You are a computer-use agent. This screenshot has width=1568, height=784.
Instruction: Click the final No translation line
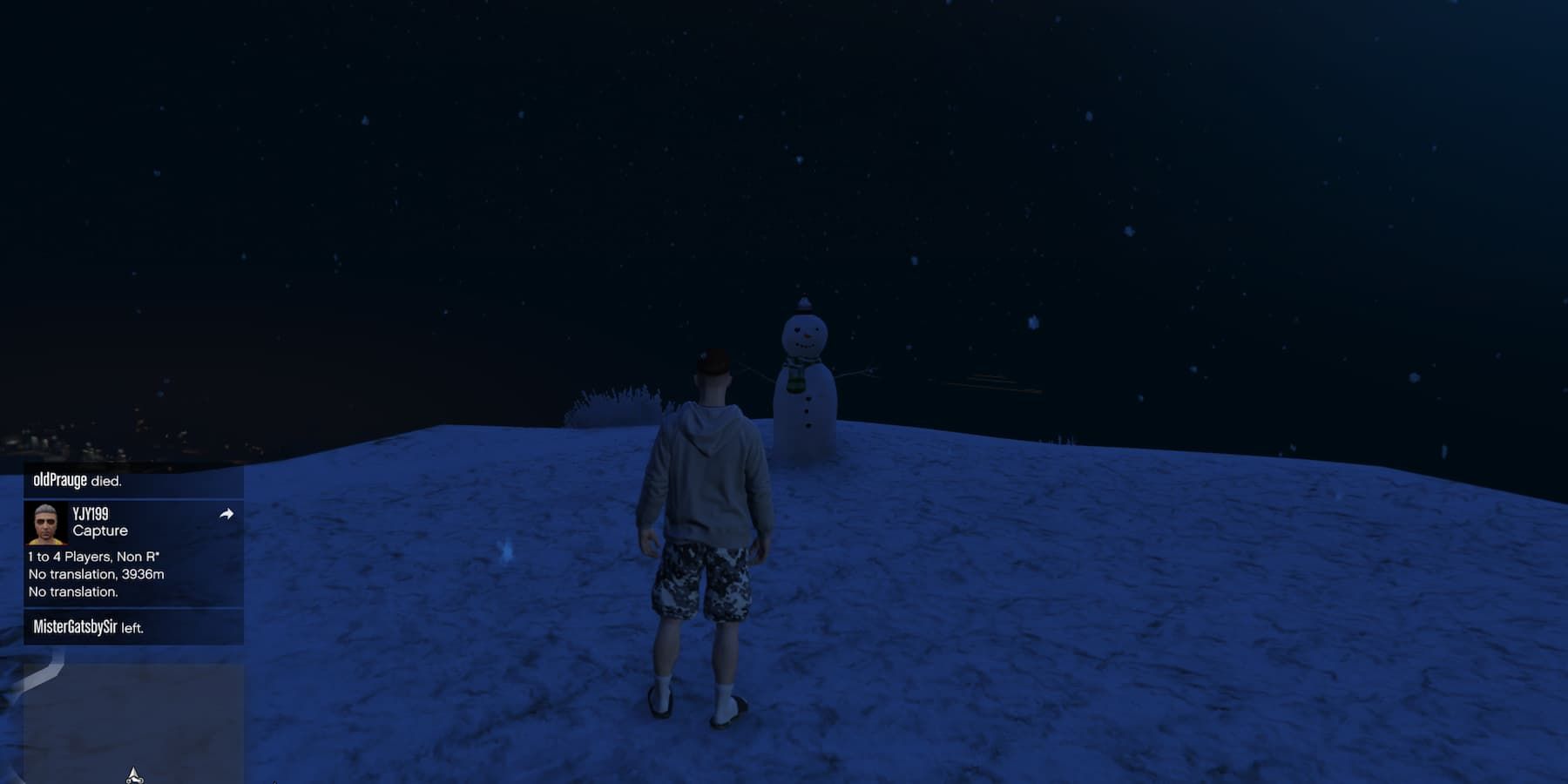[x=73, y=591]
